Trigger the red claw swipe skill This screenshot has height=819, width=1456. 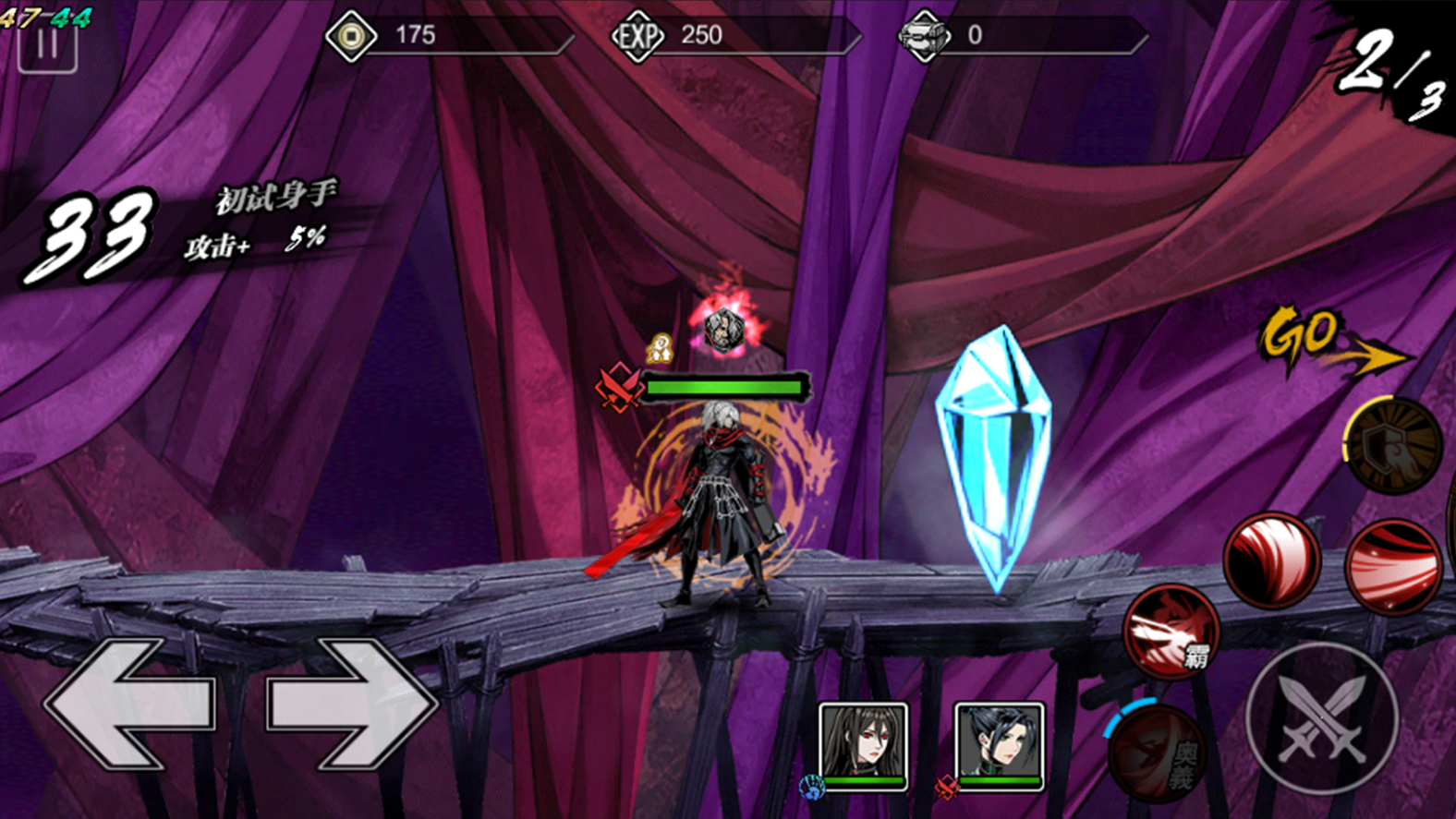[1271, 560]
